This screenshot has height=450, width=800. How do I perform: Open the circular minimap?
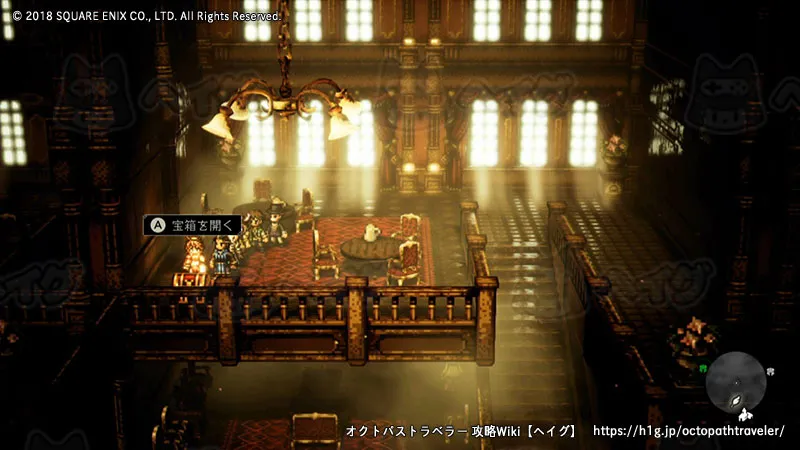pyautogui.click(x=740, y=384)
